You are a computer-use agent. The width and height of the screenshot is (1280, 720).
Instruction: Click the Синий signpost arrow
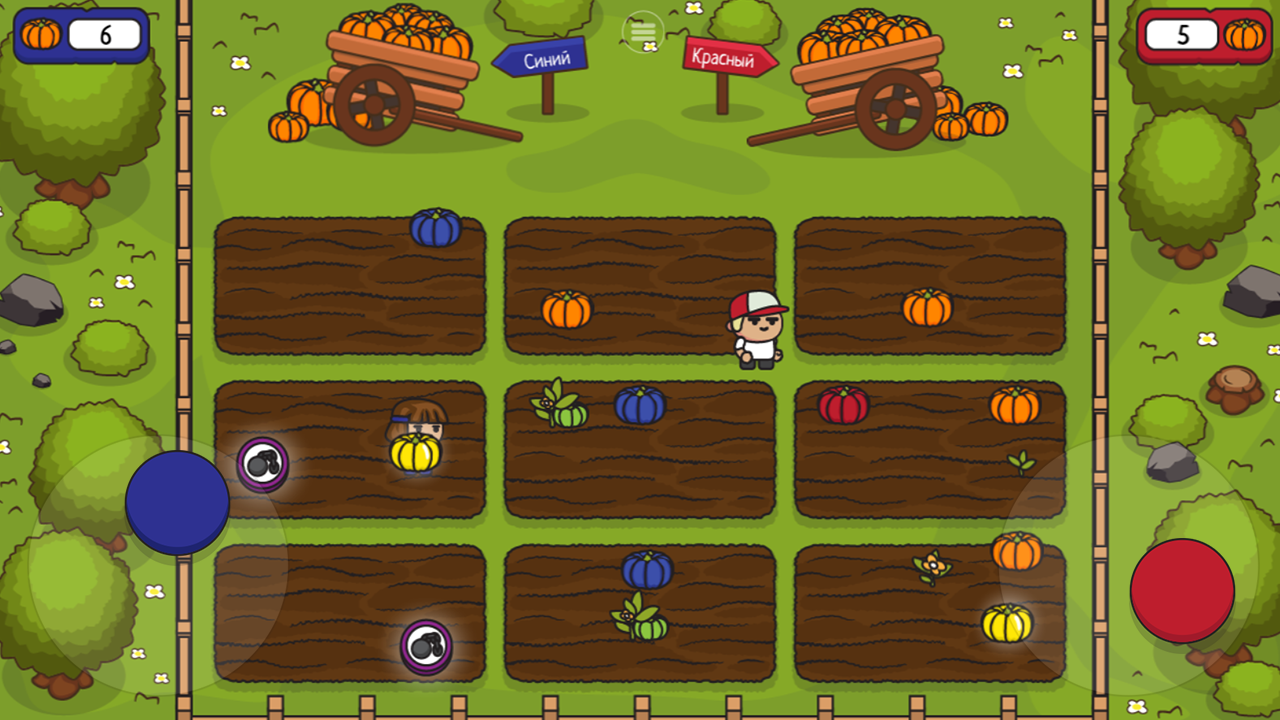pos(540,58)
